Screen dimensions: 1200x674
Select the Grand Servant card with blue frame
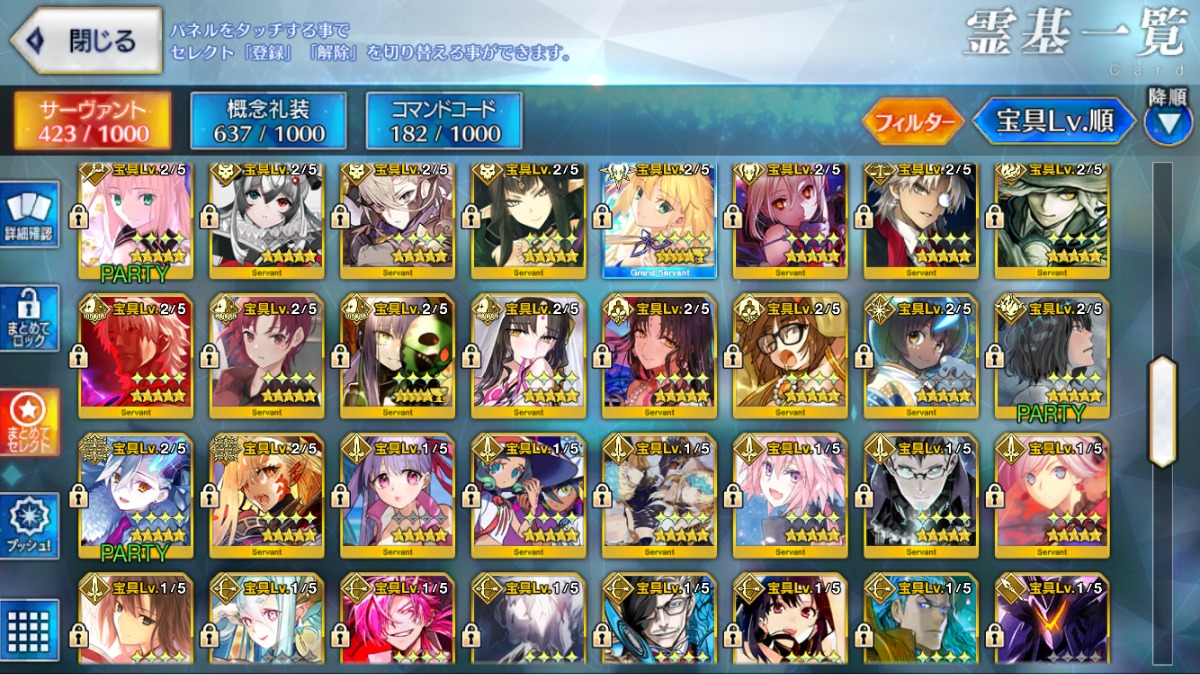(660, 217)
